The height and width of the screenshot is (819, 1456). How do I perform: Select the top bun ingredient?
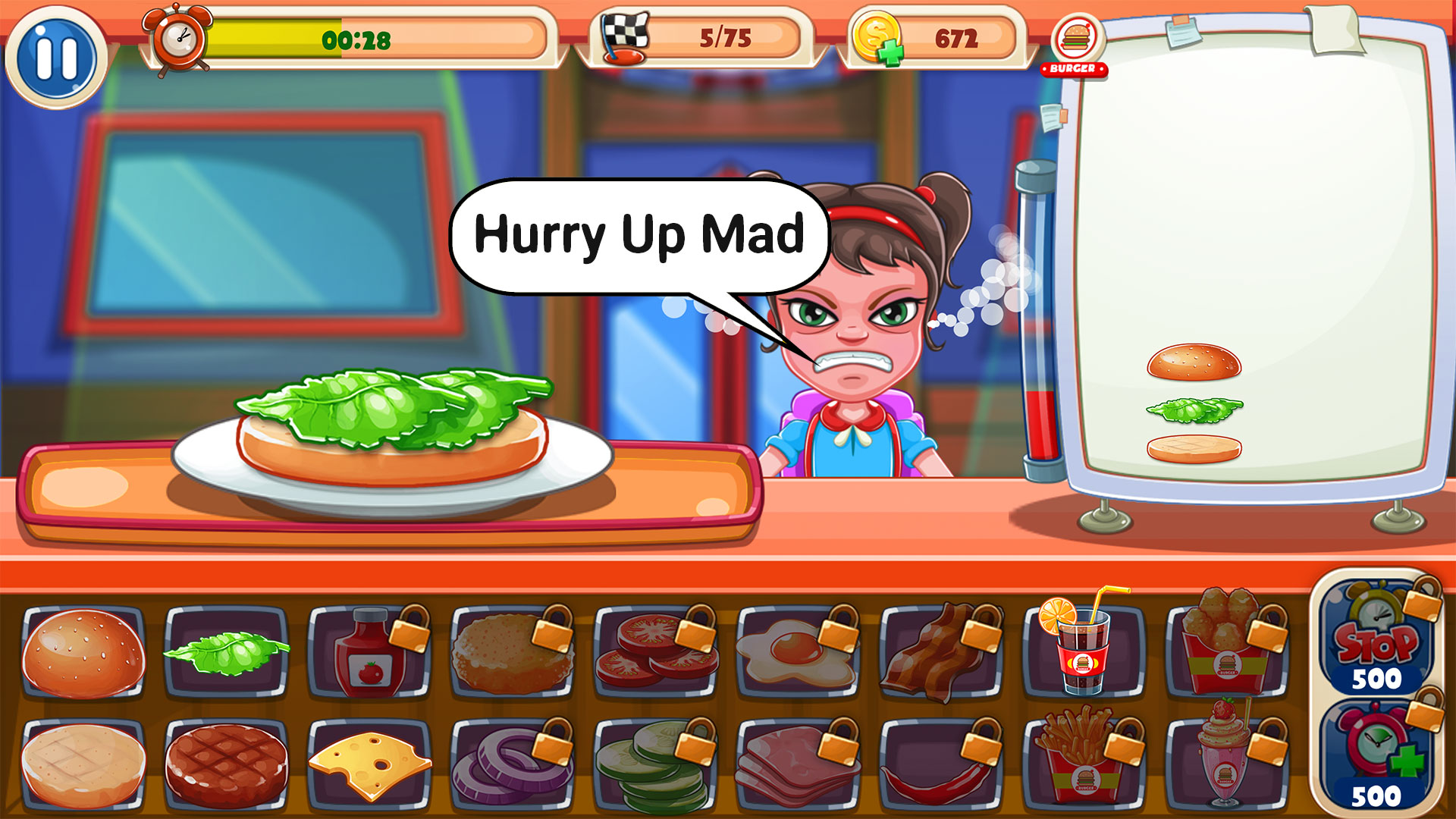click(x=83, y=653)
